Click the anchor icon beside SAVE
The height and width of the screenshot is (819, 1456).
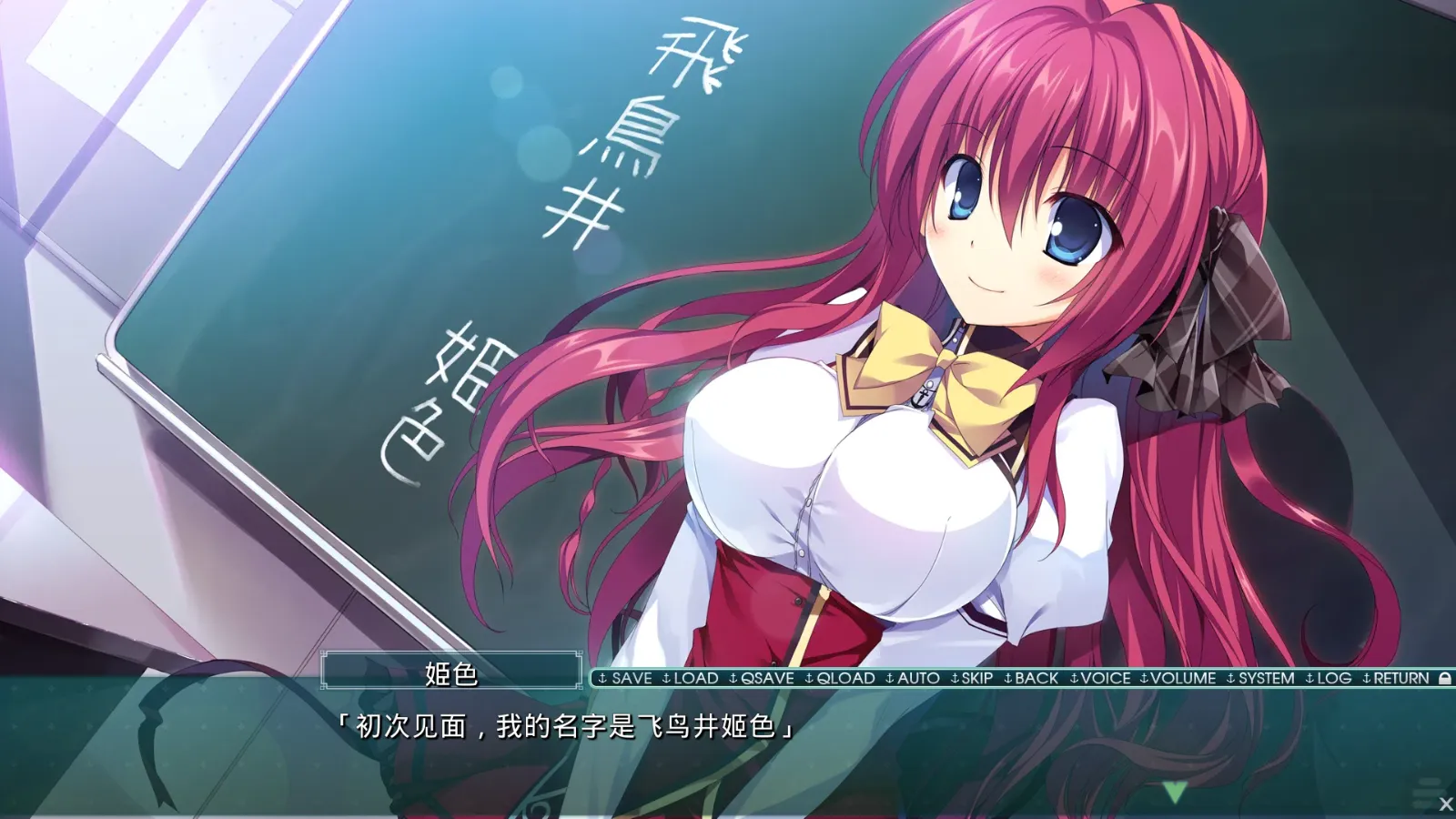(x=602, y=679)
